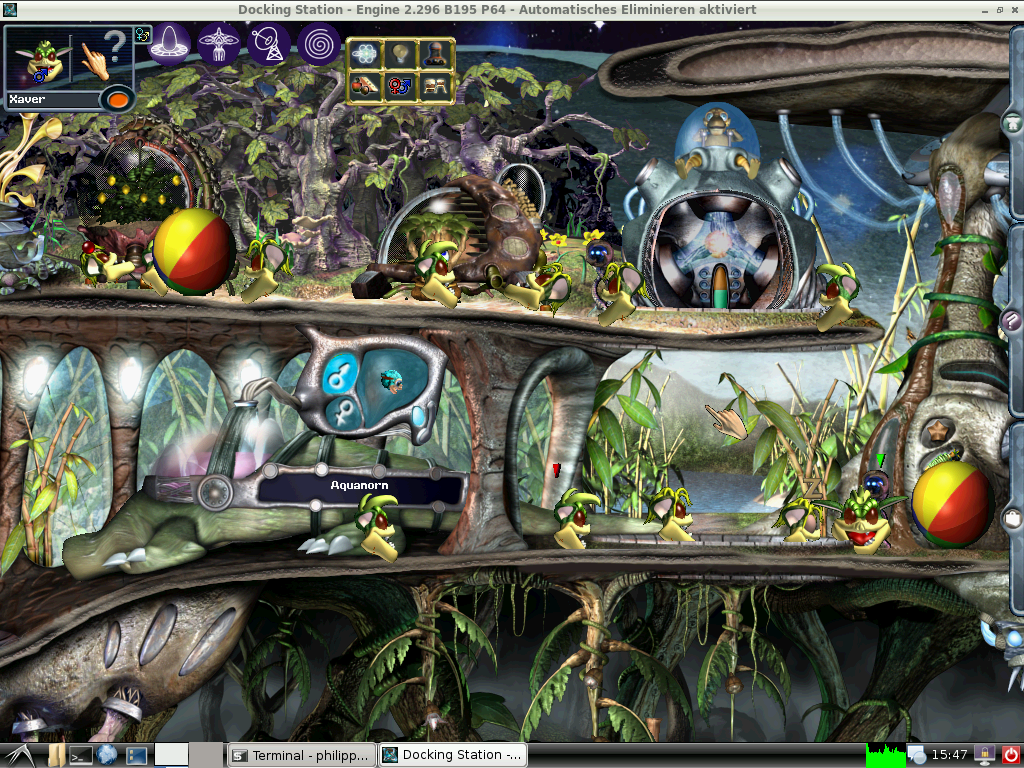Open the satellite dish comms menu

[269, 43]
